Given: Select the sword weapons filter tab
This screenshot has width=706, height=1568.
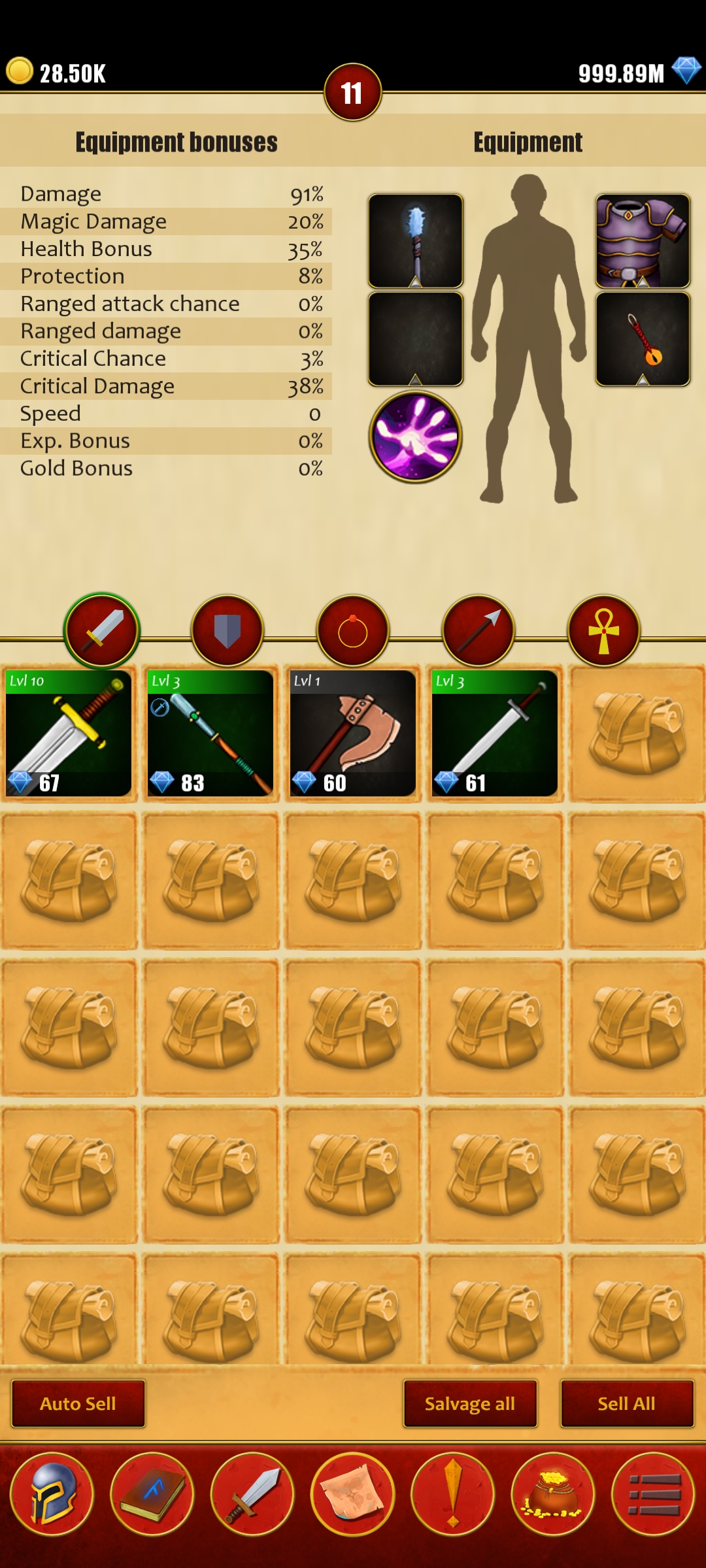Looking at the screenshot, I should coord(101,630).
